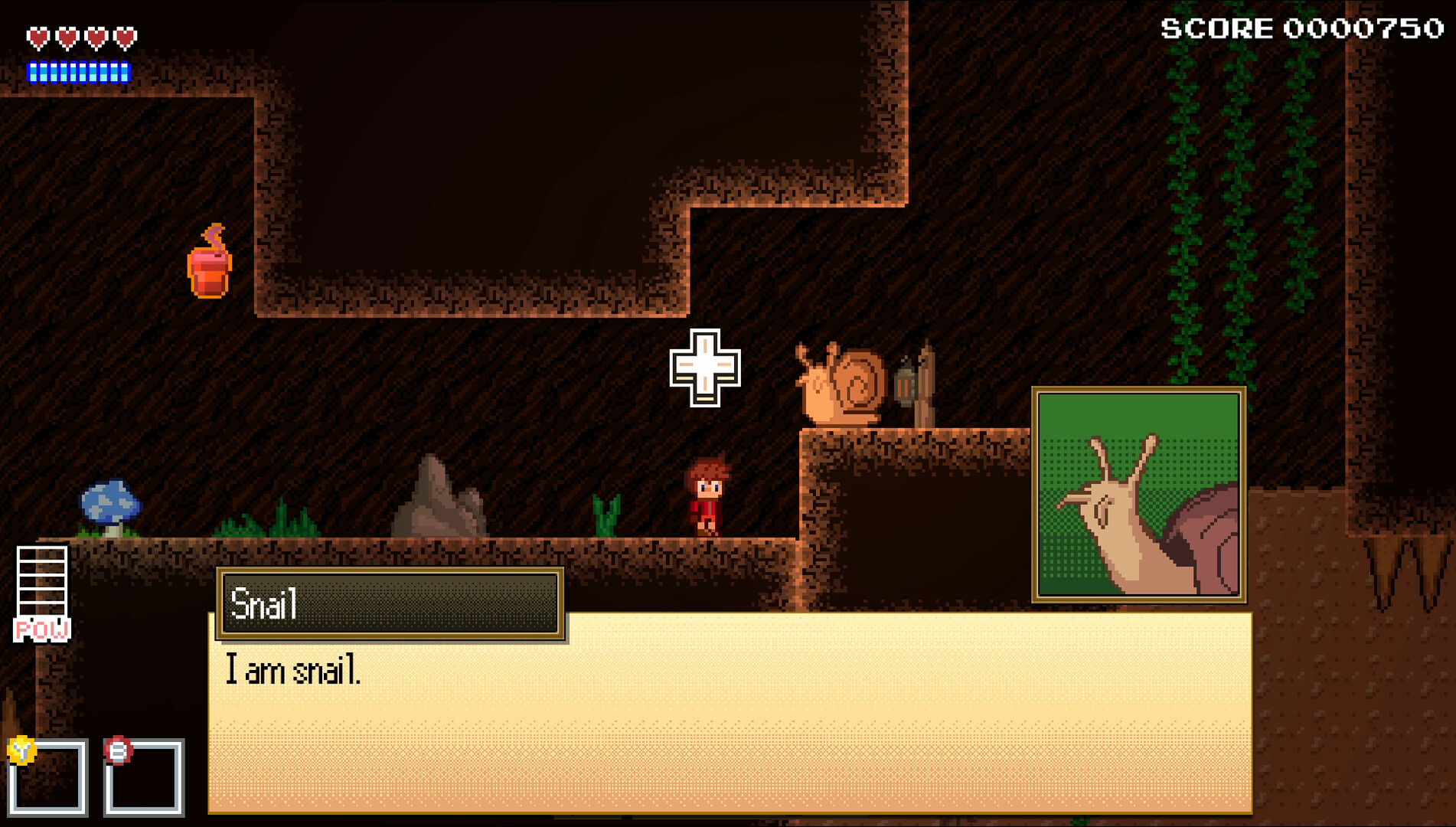Click the yellow Y button slot icon
Image resolution: width=1456 pixels, height=827 pixels.
[x=23, y=751]
